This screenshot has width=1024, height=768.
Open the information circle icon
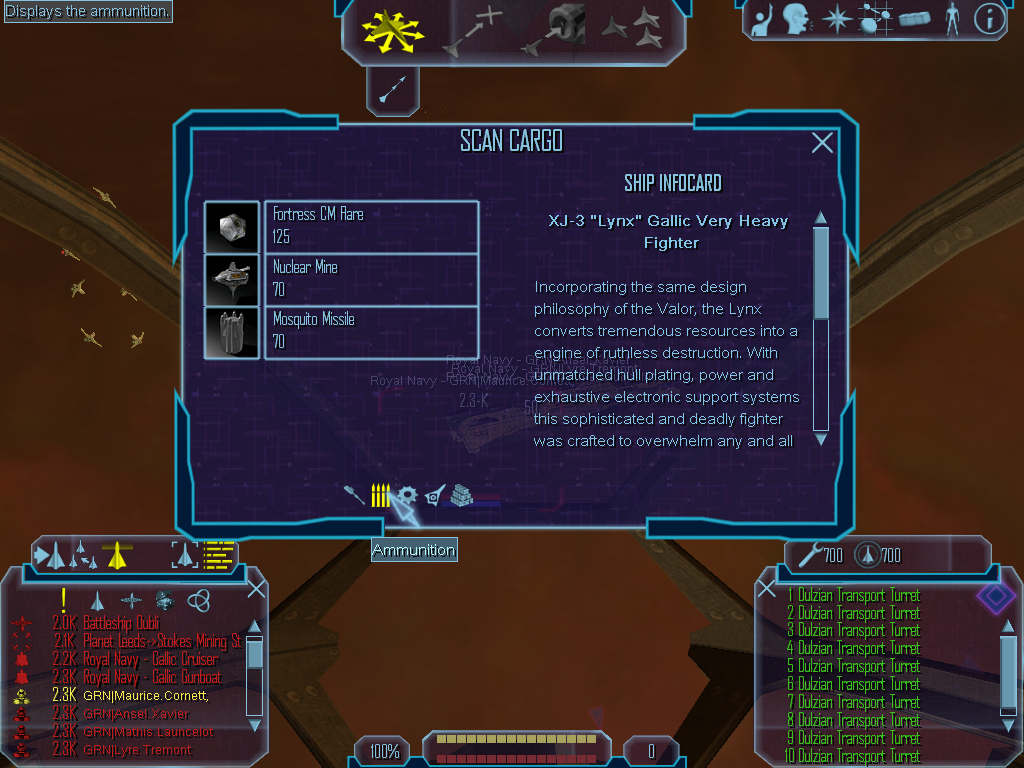(989, 19)
